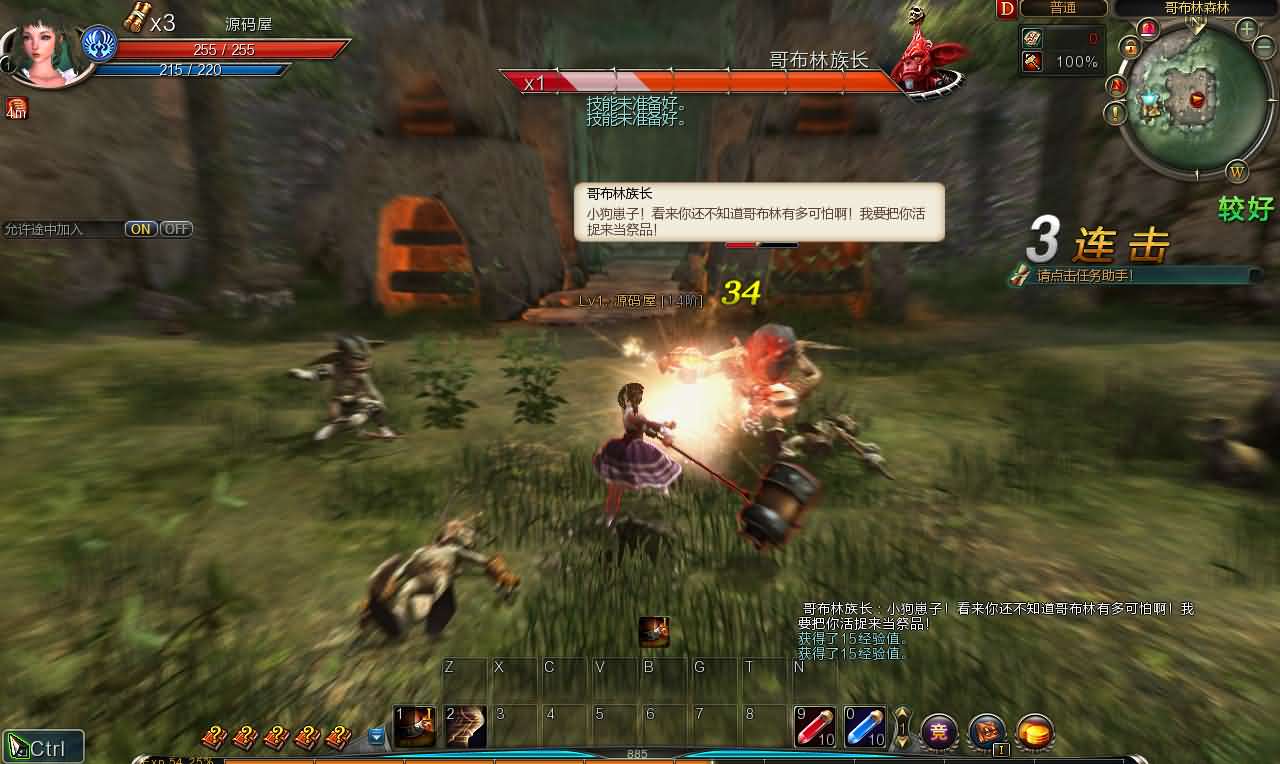This screenshot has height=764, width=1280.
Task: Click the hammer icon showing 100%
Action: (1035, 61)
